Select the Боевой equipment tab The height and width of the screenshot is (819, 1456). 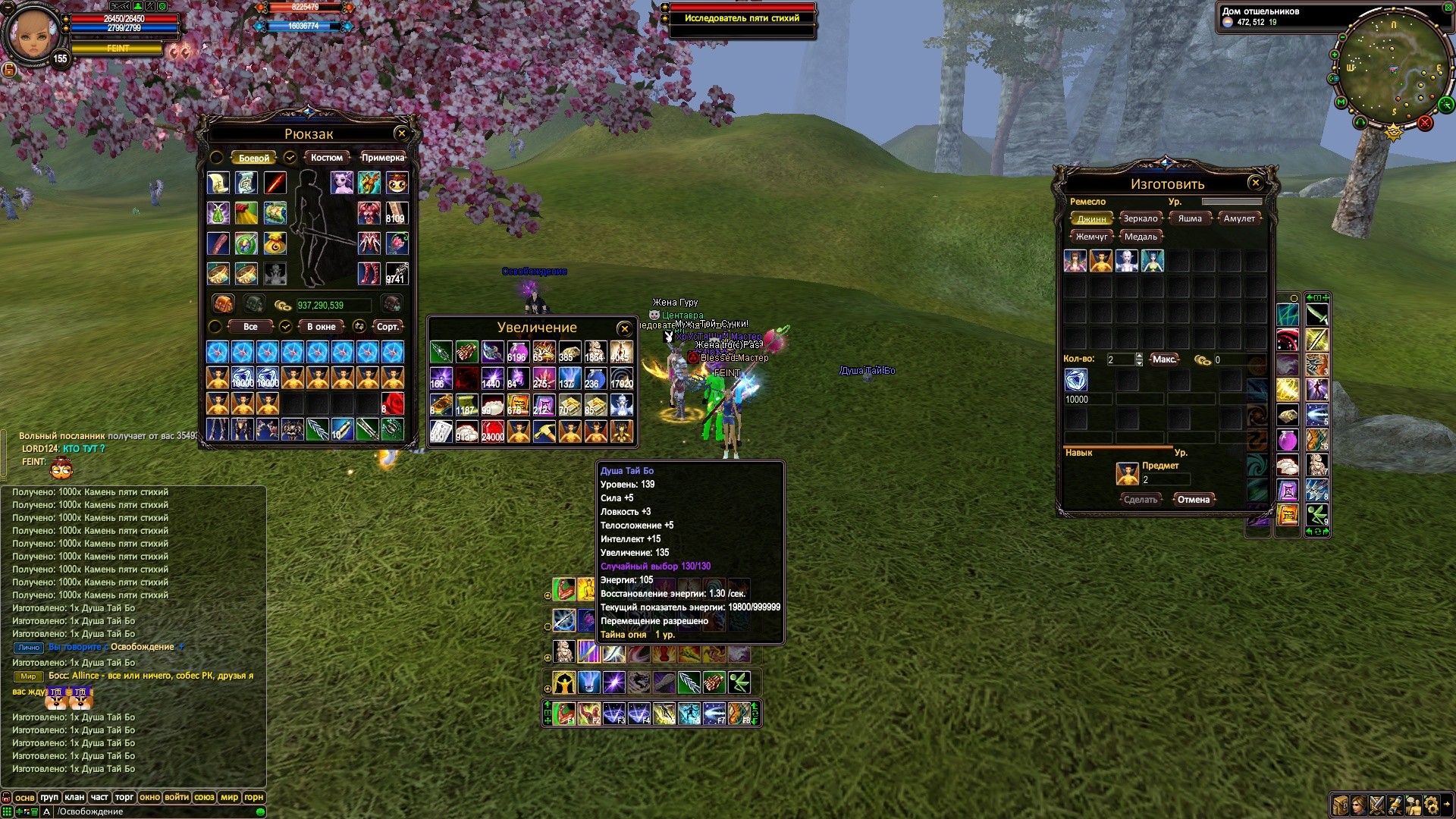(254, 158)
